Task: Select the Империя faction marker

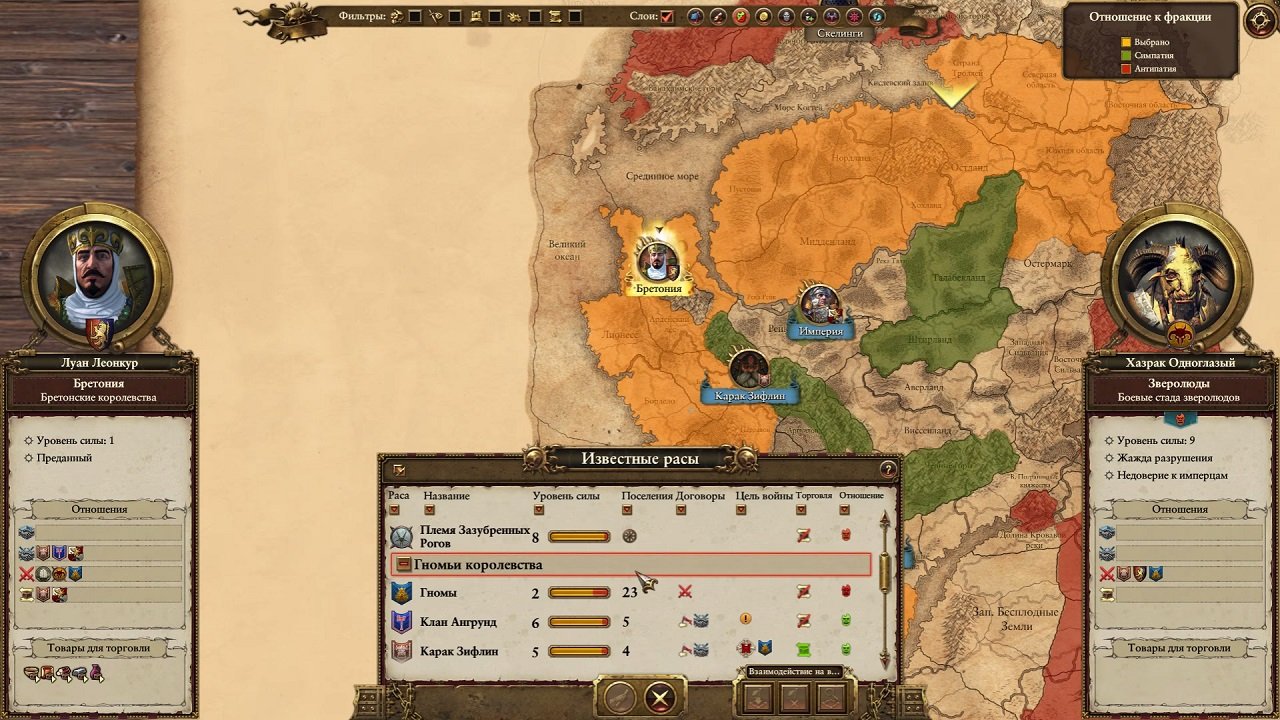Action: pyautogui.click(x=820, y=305)
